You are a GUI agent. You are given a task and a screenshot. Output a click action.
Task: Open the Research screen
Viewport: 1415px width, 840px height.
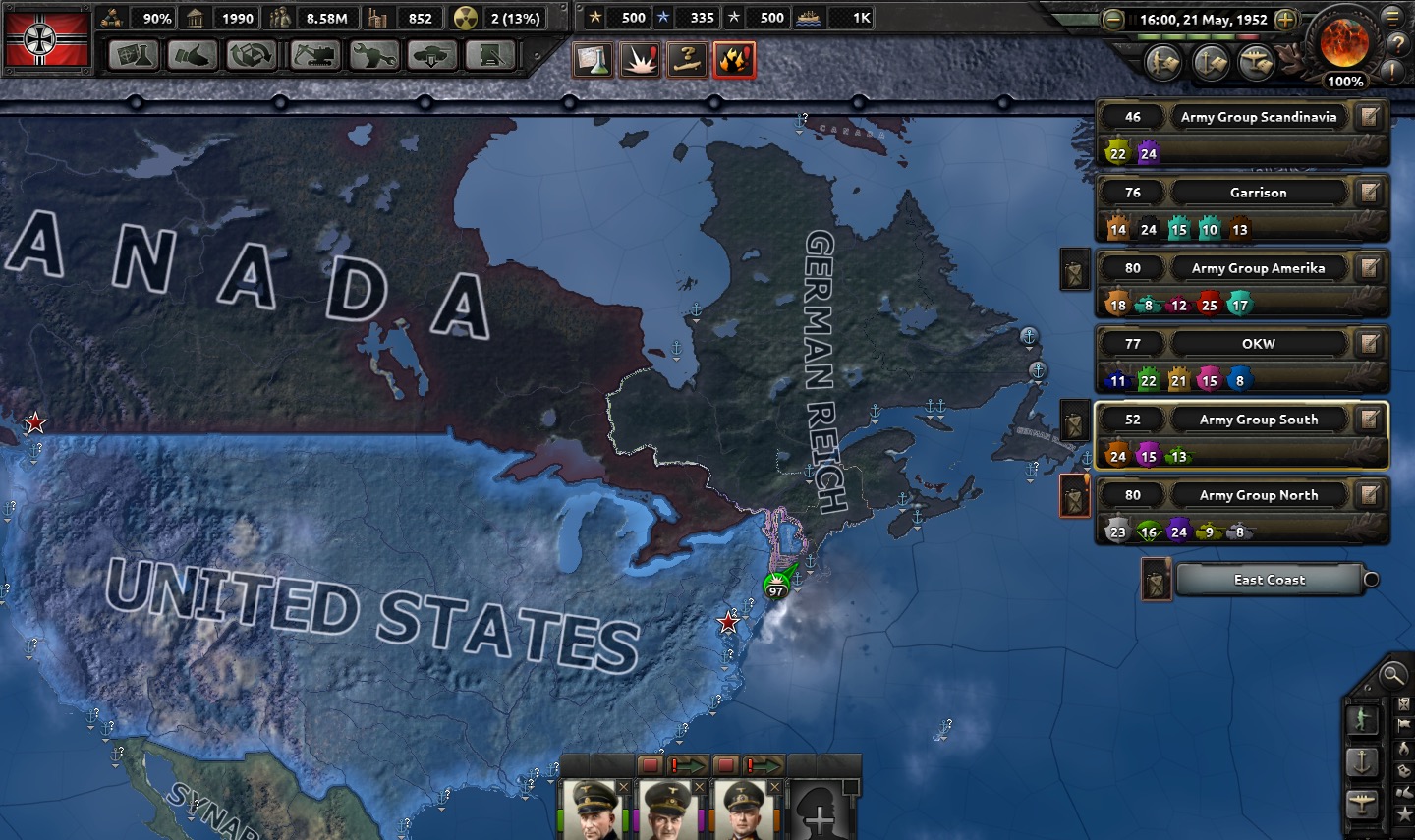coord(134,56)
